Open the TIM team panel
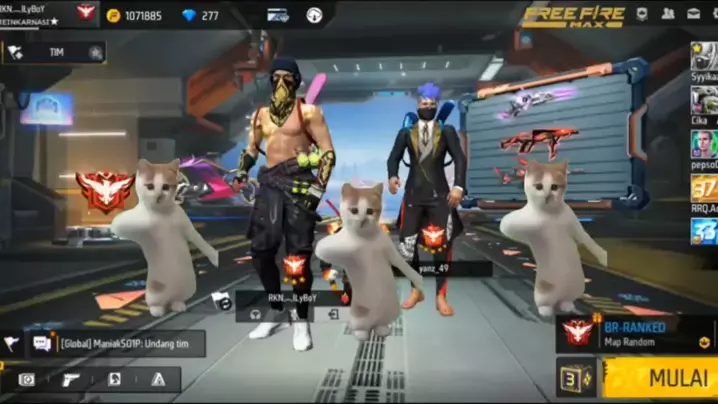 (53, 52)
